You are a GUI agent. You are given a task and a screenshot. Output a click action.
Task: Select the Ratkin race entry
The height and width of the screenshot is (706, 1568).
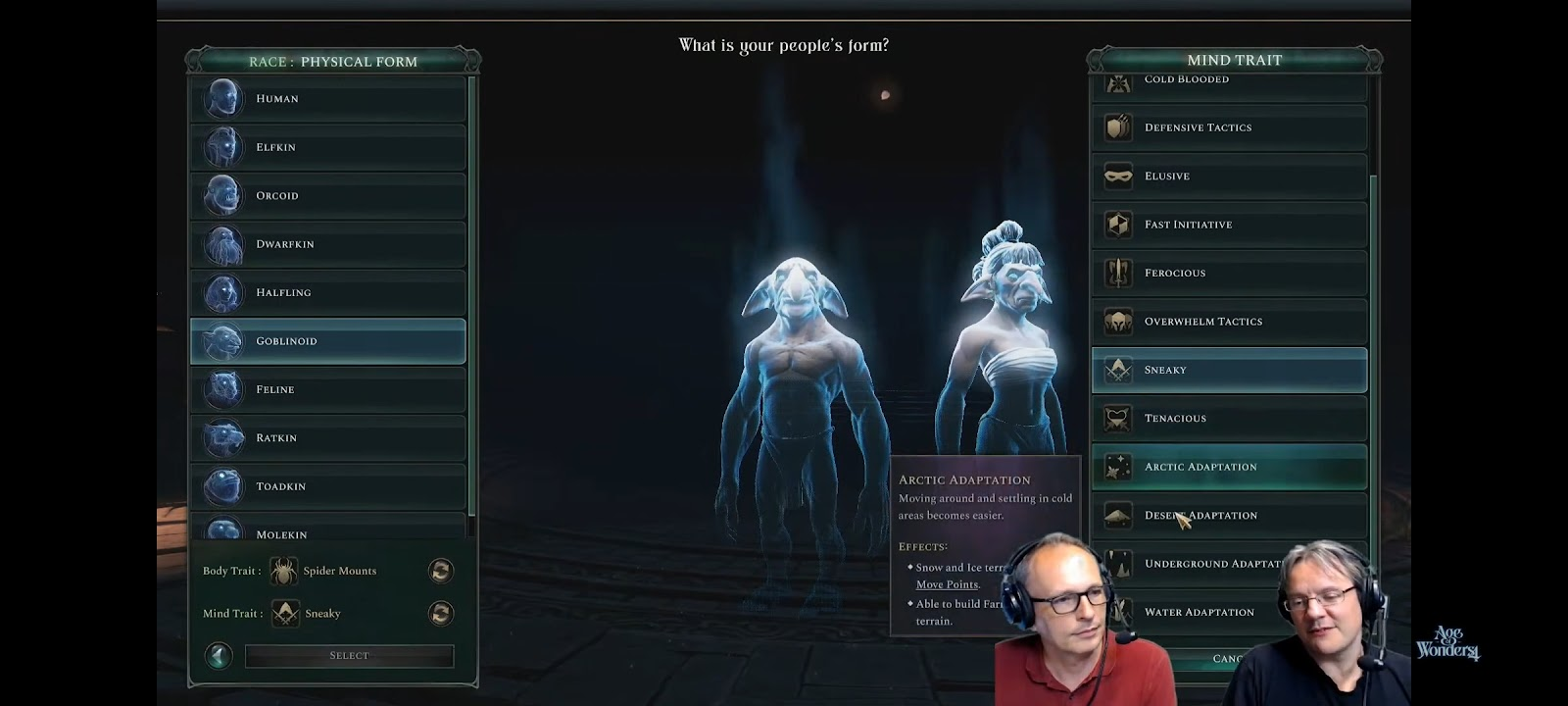click(x=327, y=437)
